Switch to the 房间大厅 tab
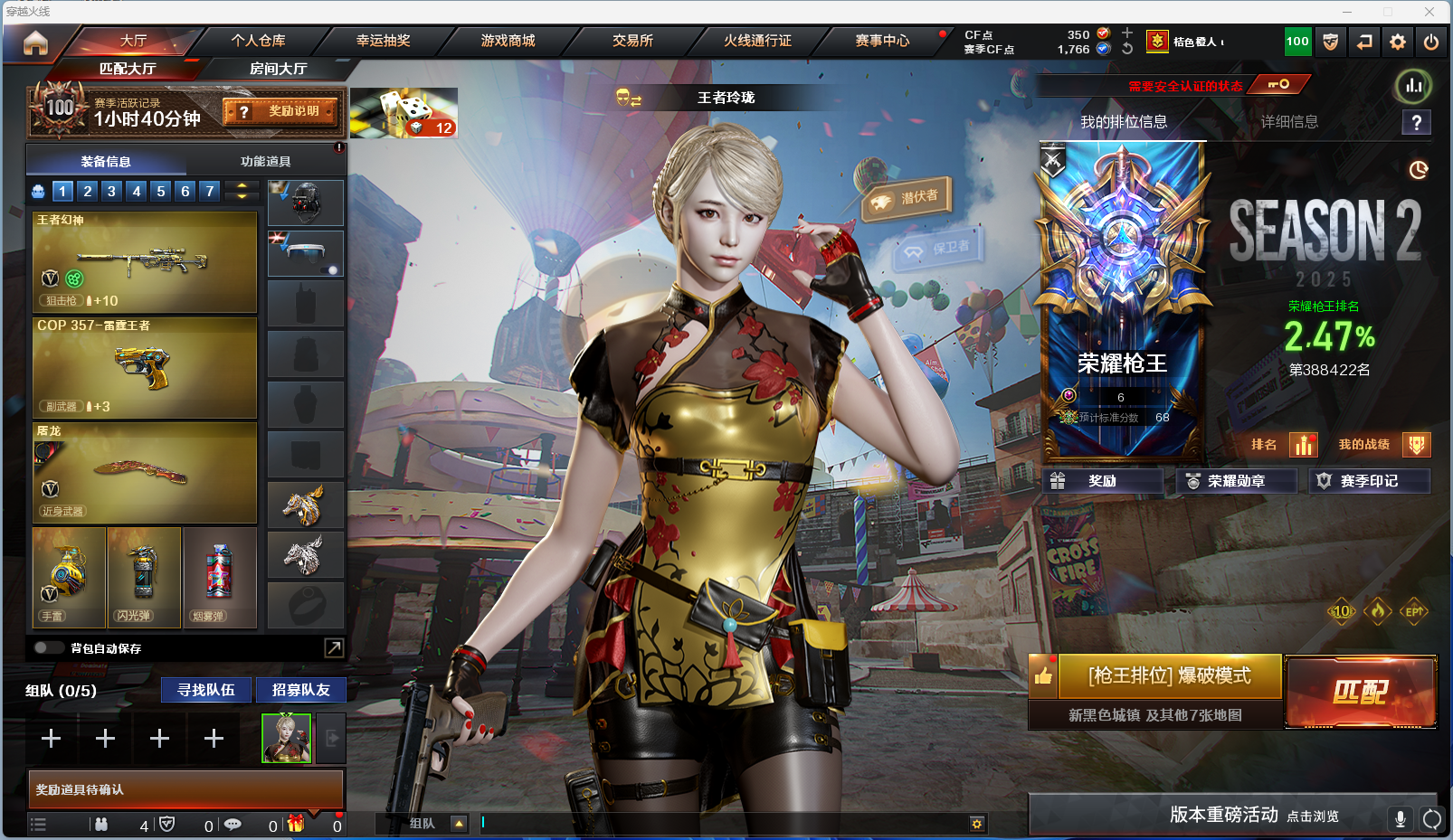1453x840 pixels. coord(278,69)
